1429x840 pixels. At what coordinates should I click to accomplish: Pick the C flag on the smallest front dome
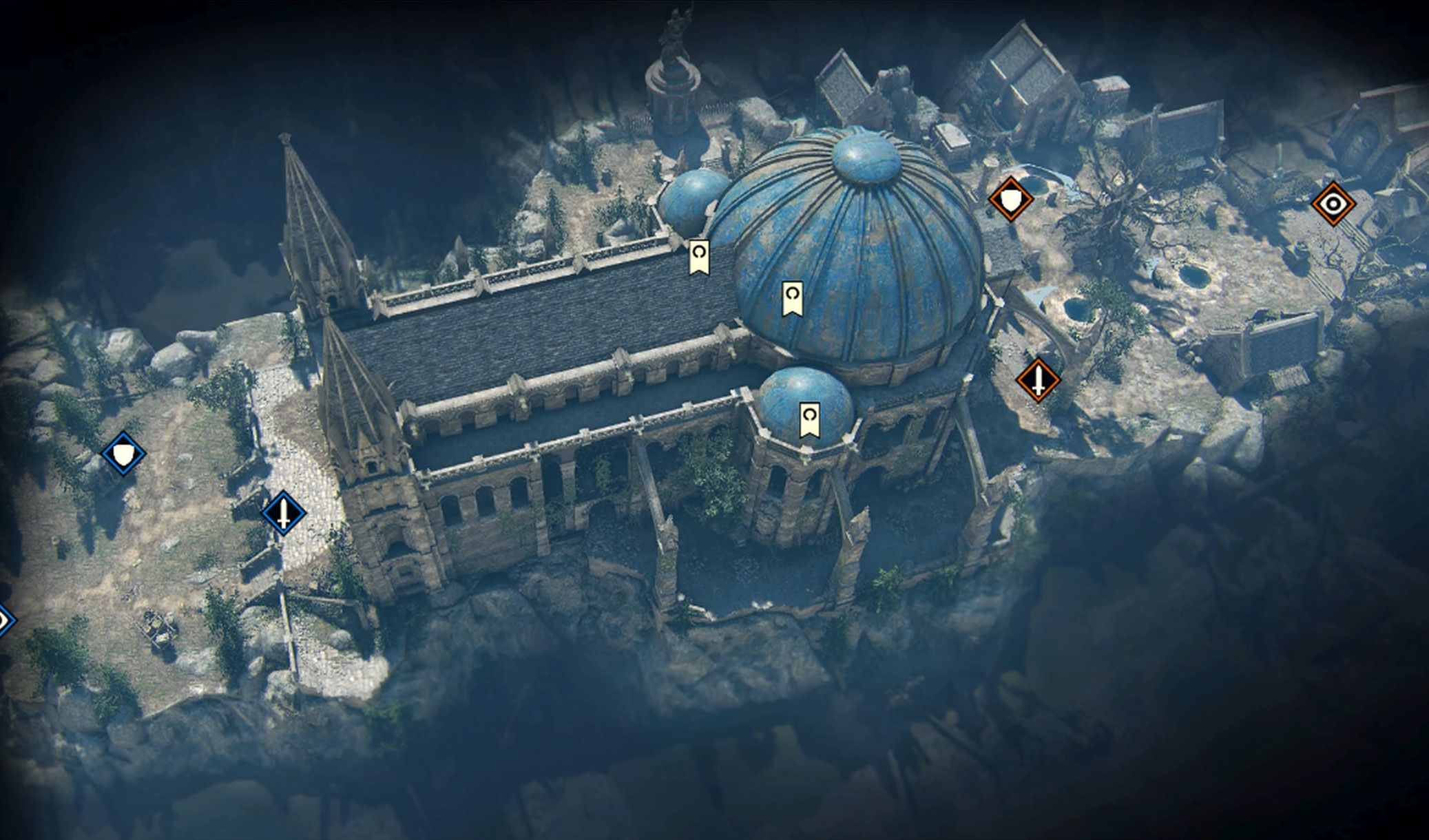809,419
